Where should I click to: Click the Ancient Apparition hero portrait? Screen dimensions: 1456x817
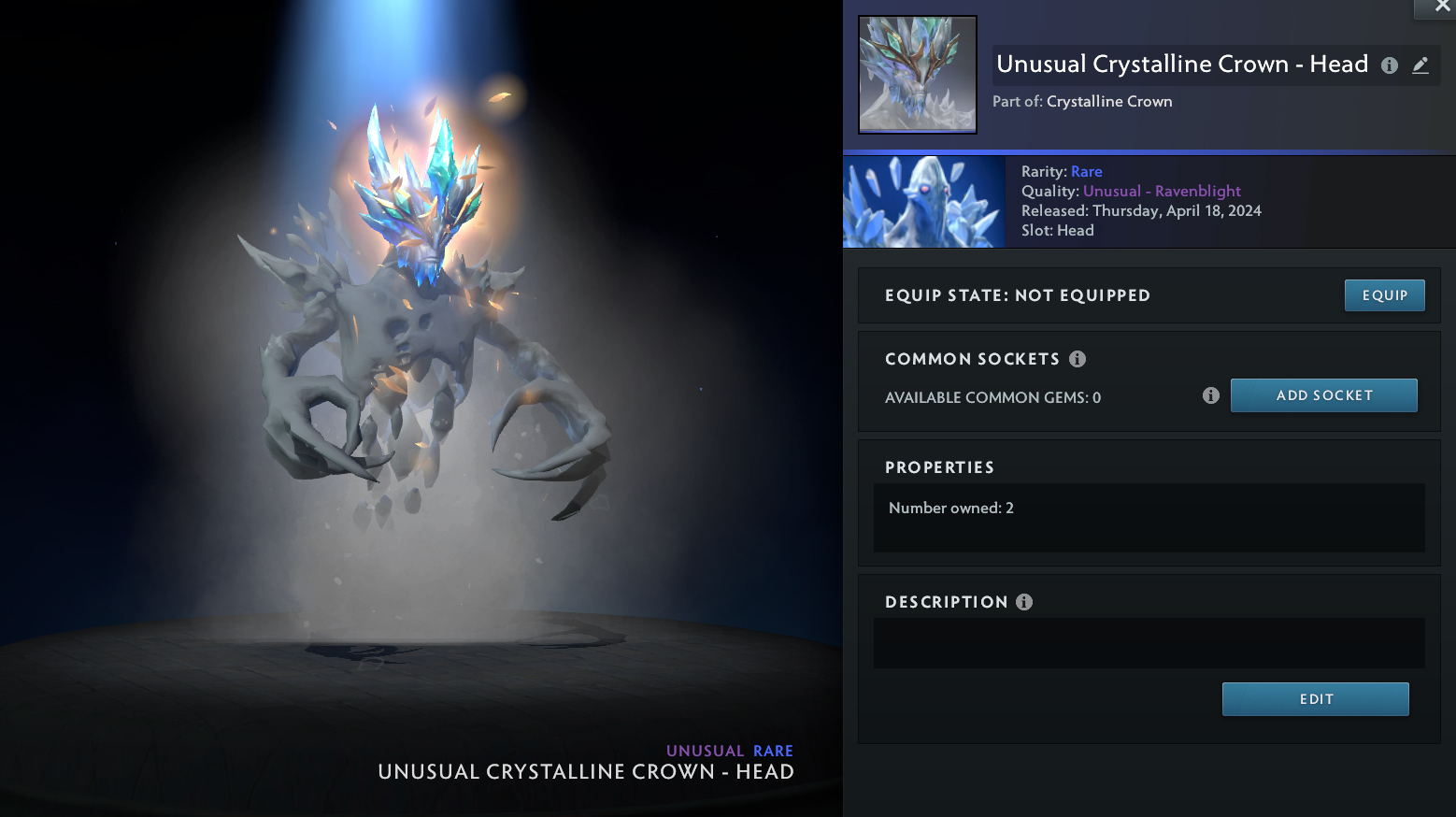coord(924,202)
